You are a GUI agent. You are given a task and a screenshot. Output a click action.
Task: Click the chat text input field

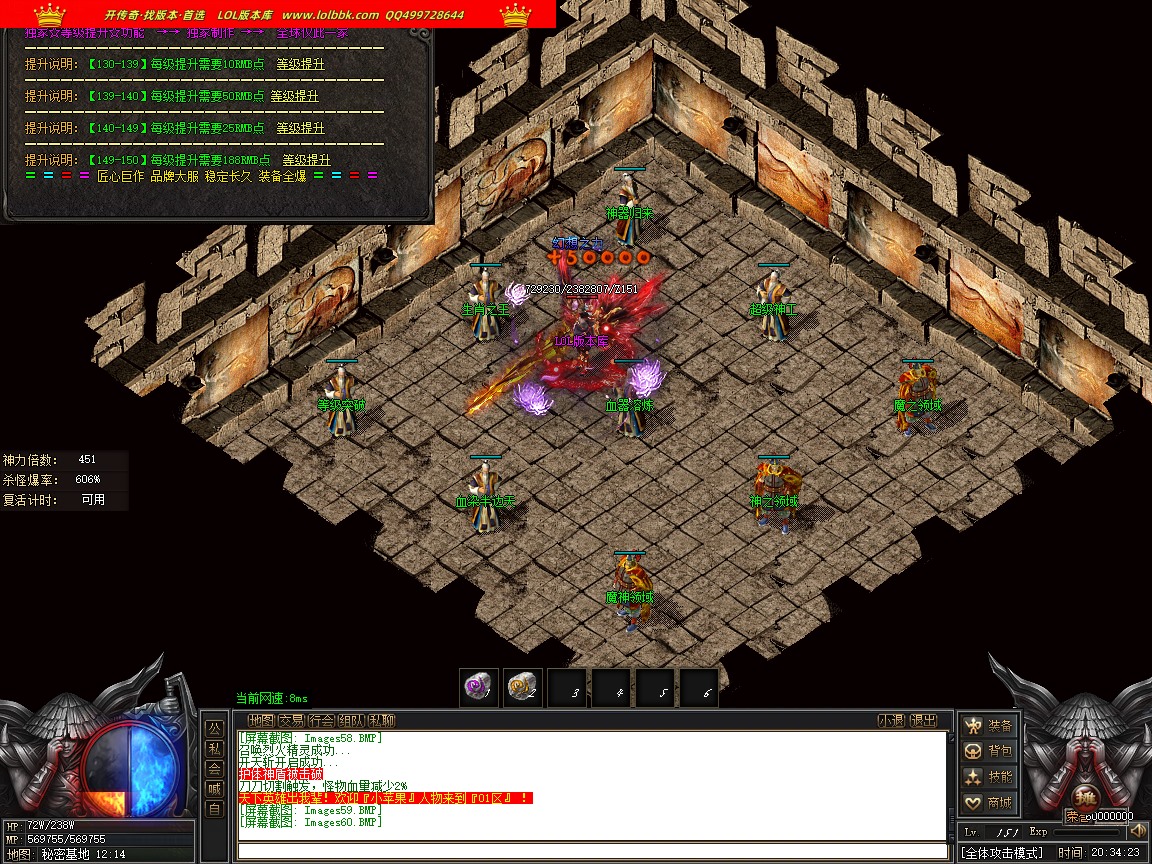592,851
